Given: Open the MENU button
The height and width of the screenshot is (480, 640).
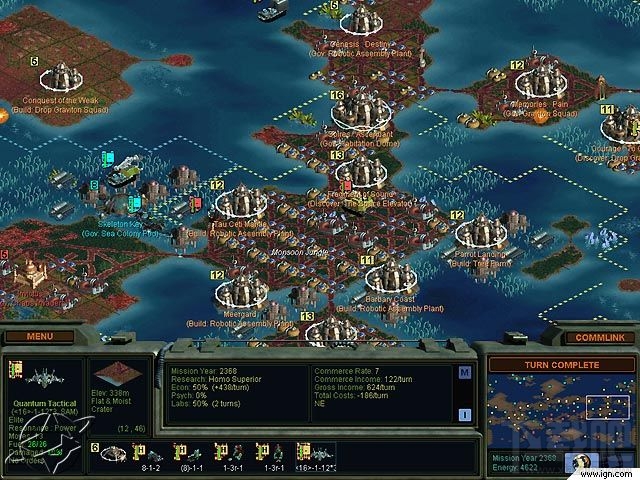Looking at the screenshot, I should tap(42, 337).
